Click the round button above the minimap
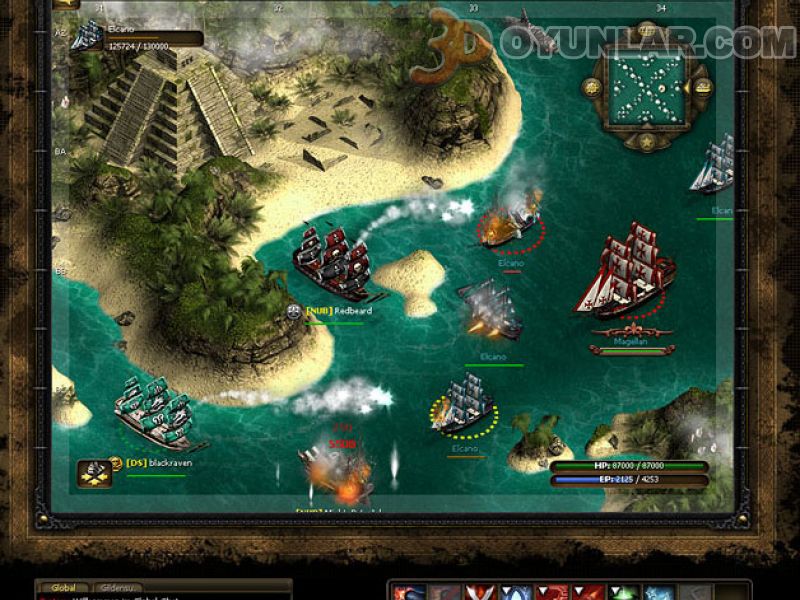 645,32
